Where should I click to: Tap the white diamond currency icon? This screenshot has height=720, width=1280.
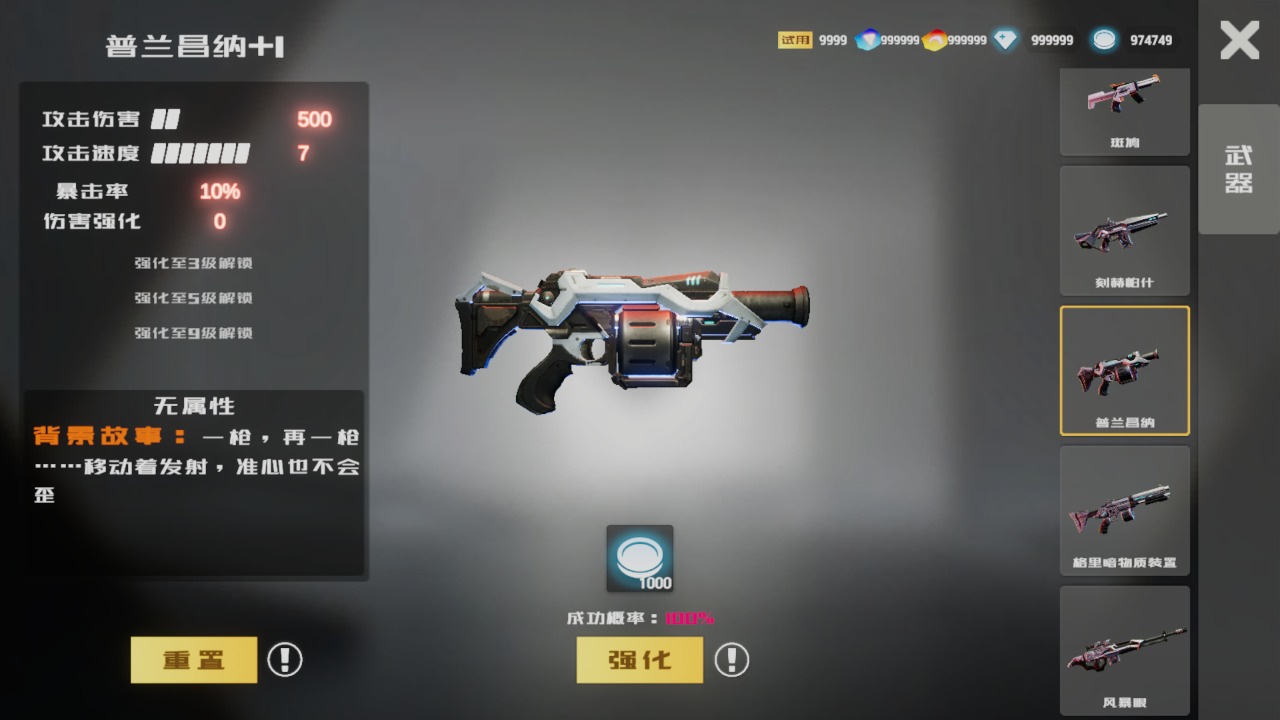1005,40
